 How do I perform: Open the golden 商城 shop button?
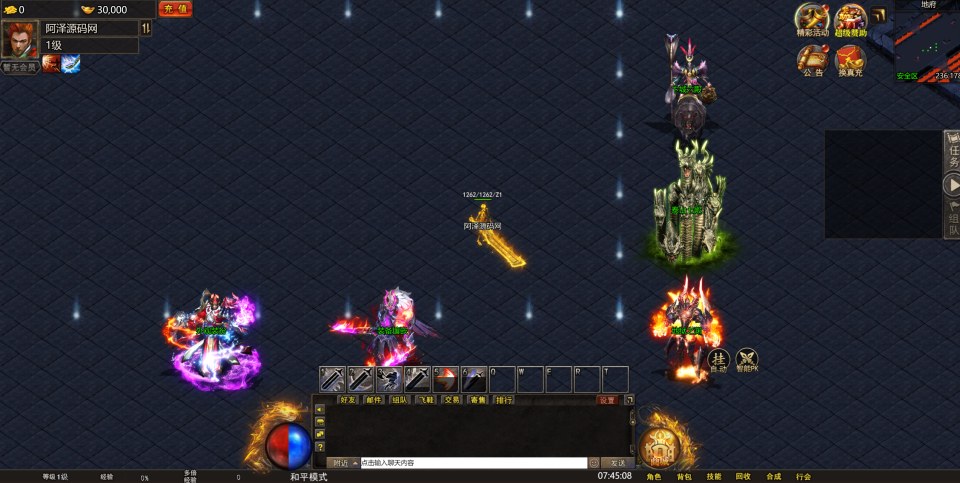pyautogui.click(x=659, y=447)
